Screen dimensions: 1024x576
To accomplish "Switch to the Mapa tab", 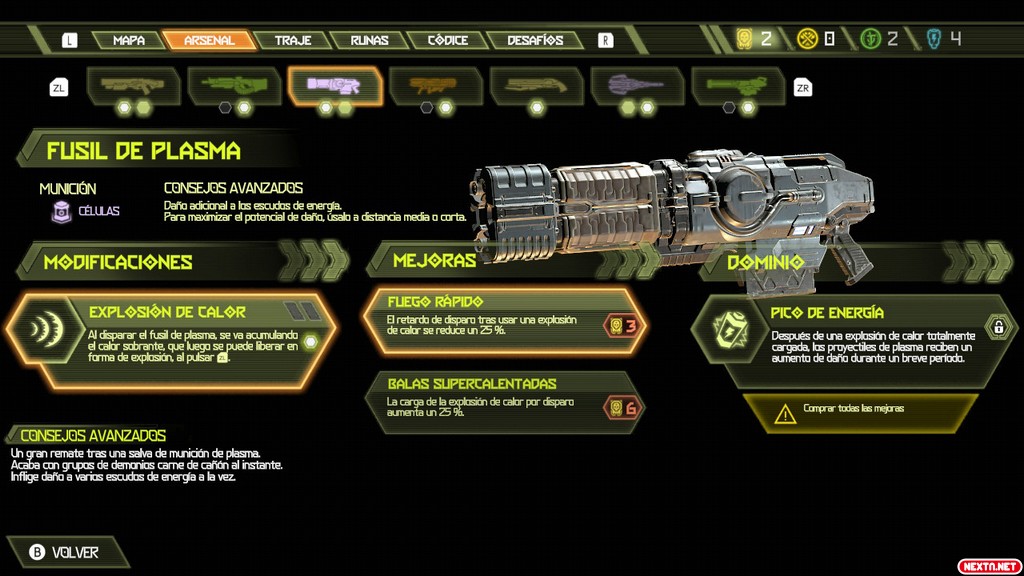I will 129,40.
